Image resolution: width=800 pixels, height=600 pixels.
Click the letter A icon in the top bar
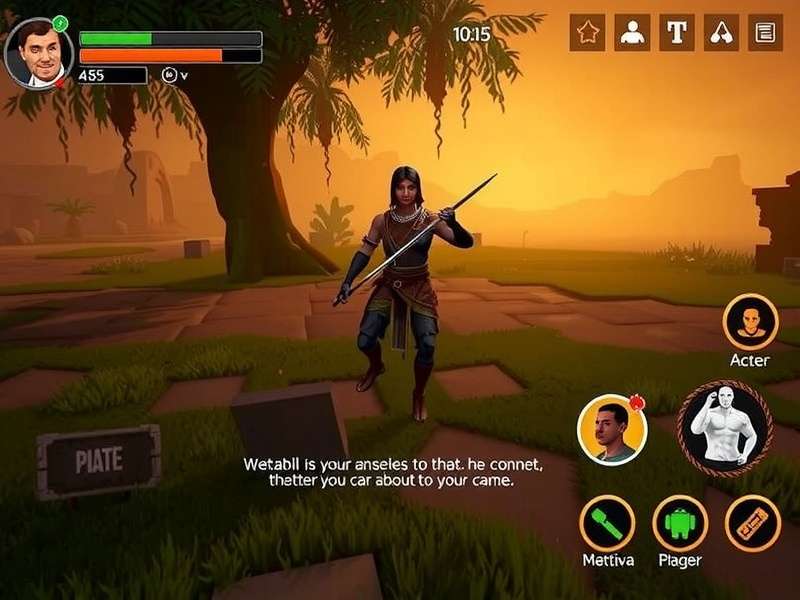coord(721,33)
